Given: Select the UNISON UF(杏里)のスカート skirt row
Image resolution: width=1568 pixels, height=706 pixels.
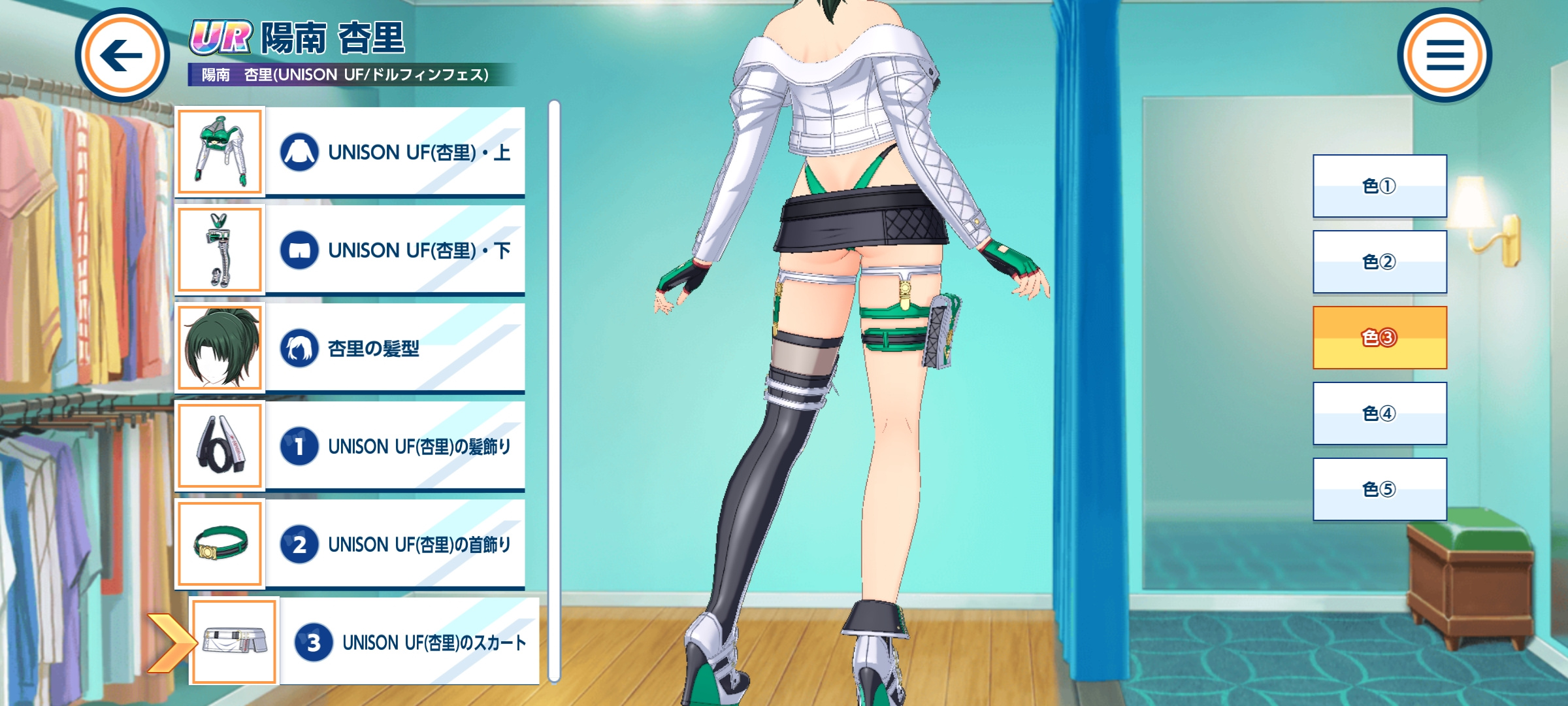Looking at the screenshot, I should [409, 642].
